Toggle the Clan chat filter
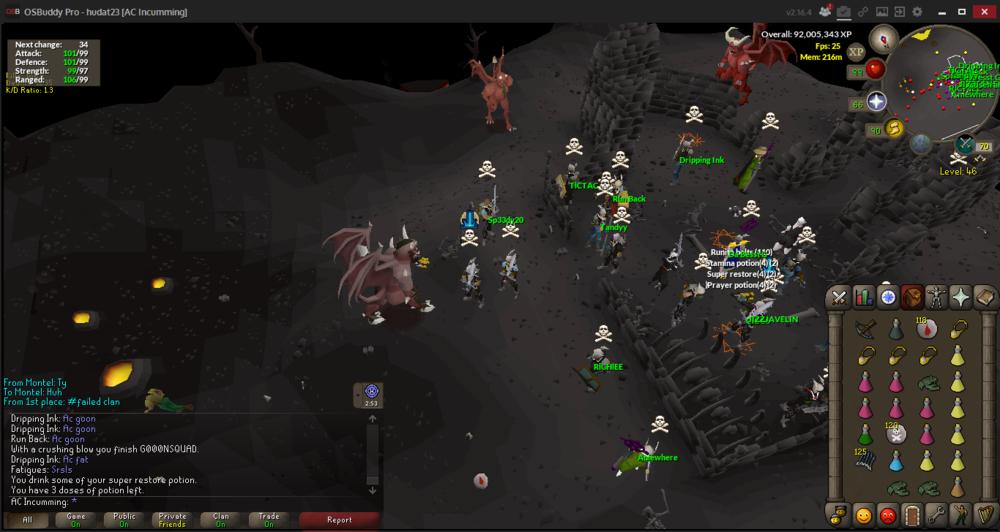Image resolution: width=1000 pixels, height=532 pixels. point(220,520)
